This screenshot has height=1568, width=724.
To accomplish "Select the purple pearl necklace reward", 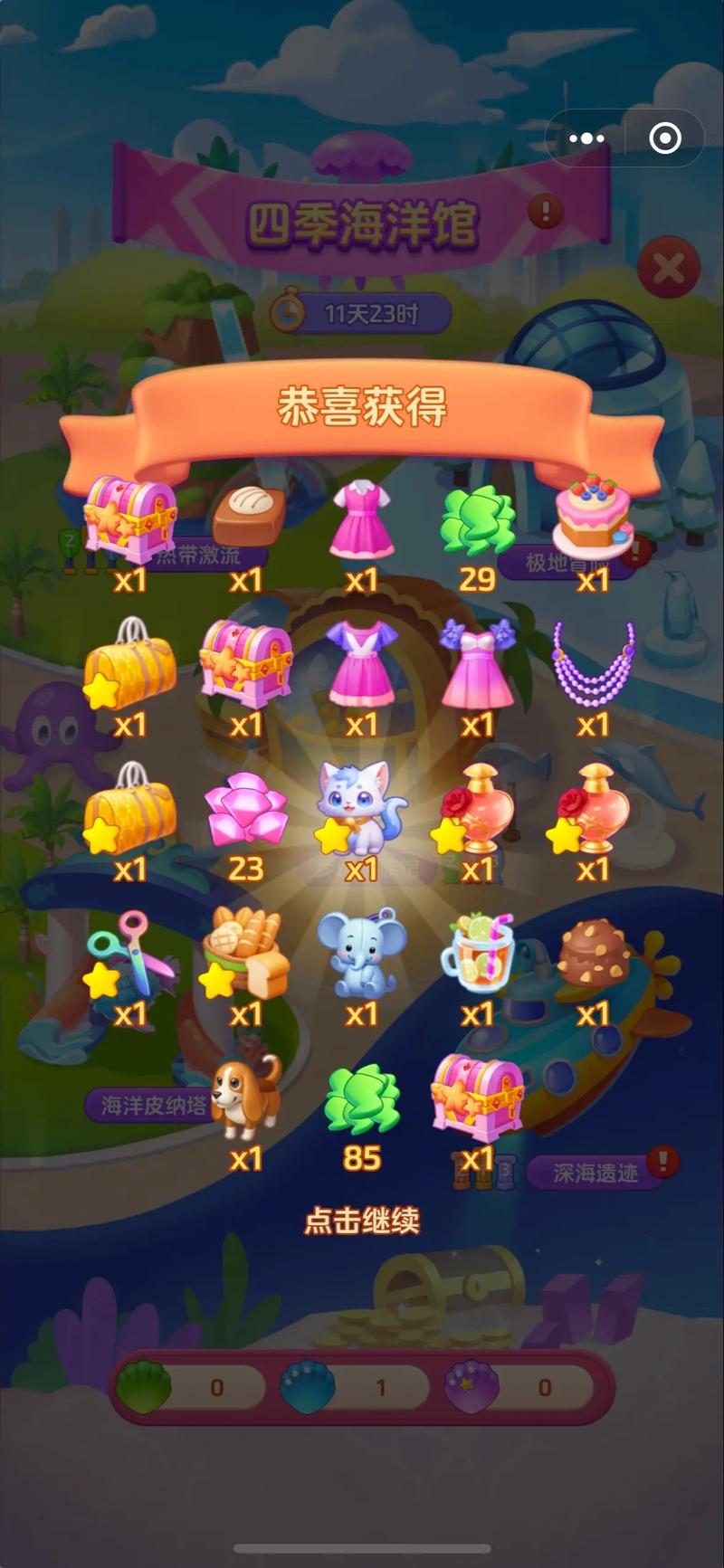I will point(594,662).
